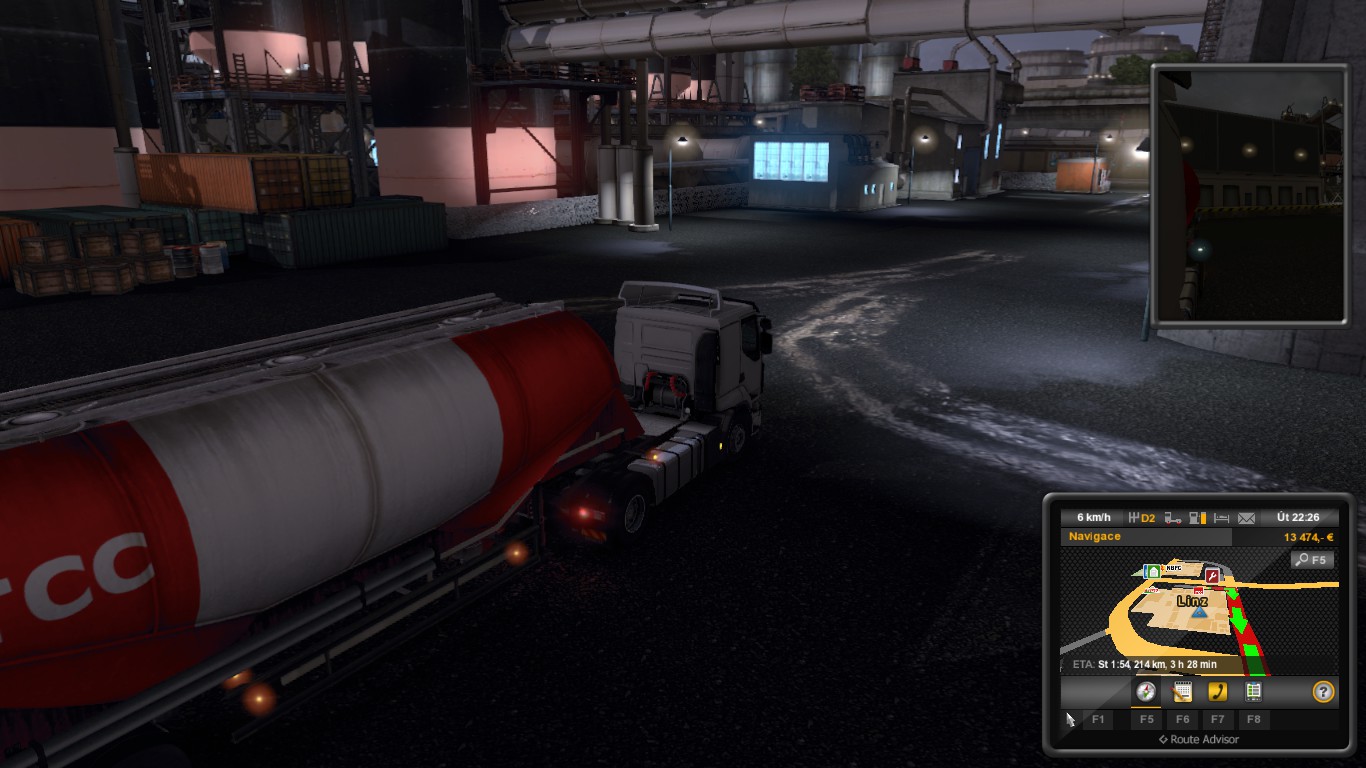Image resolution: width=1366 pixels, height=768 pixels.
Task: Select the compass navigation icon
Action: [1146, 692]
